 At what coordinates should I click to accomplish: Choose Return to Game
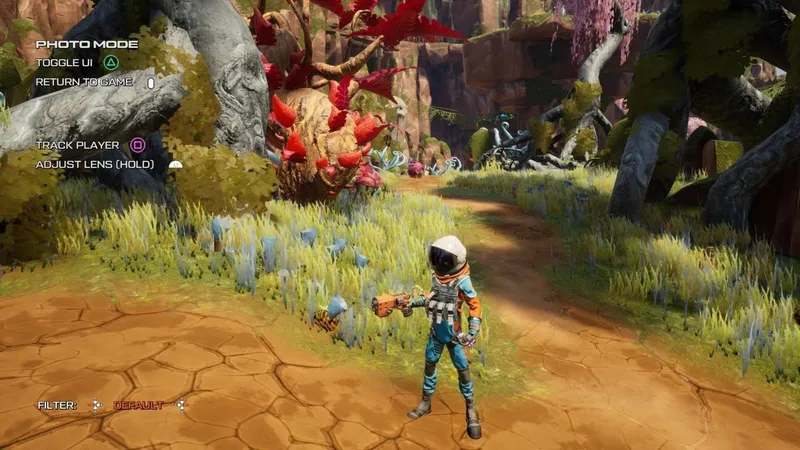pos(84,82)
